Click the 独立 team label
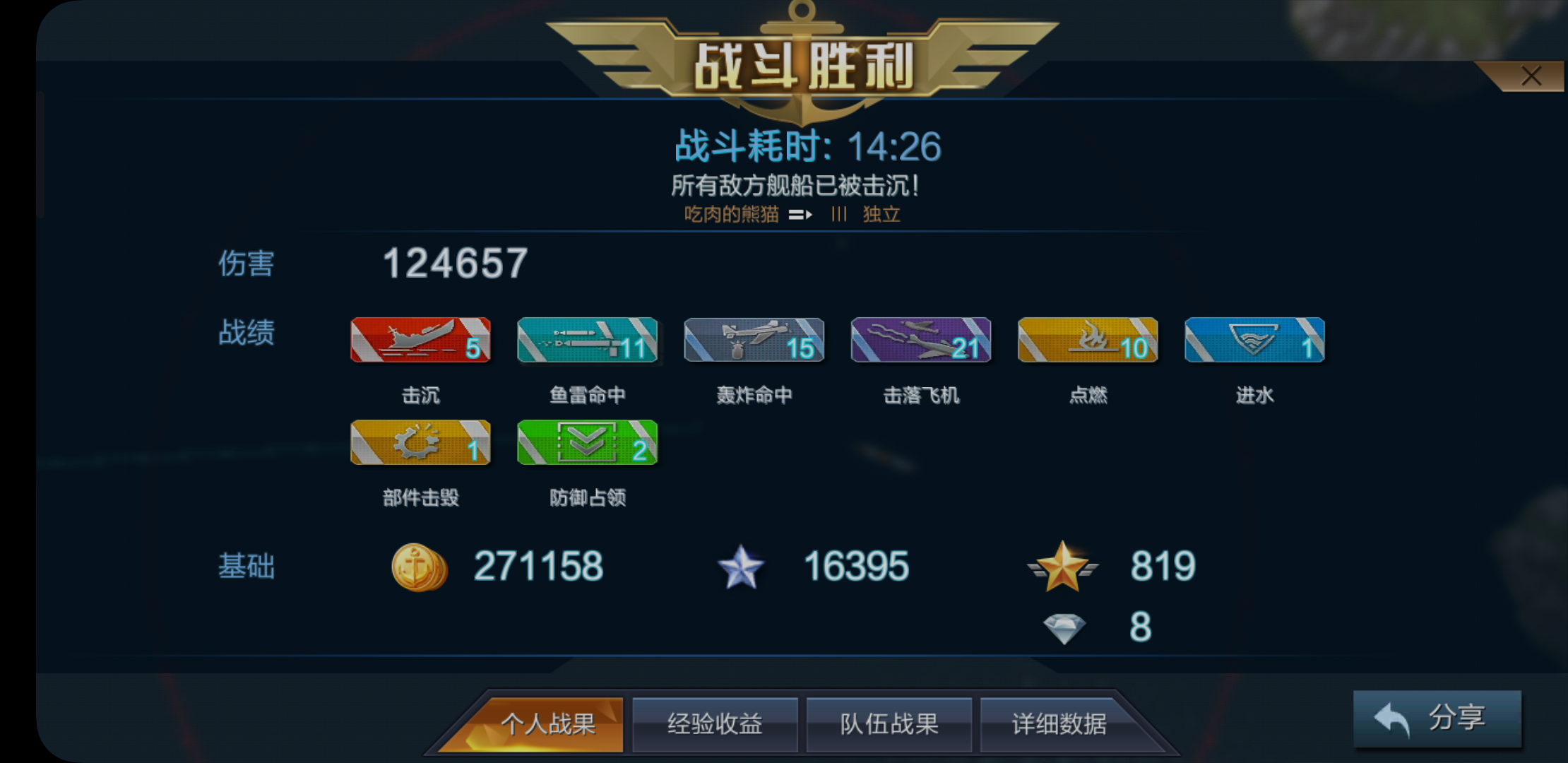Screen dimensions: 1568x763 click(x=881, y=214)
